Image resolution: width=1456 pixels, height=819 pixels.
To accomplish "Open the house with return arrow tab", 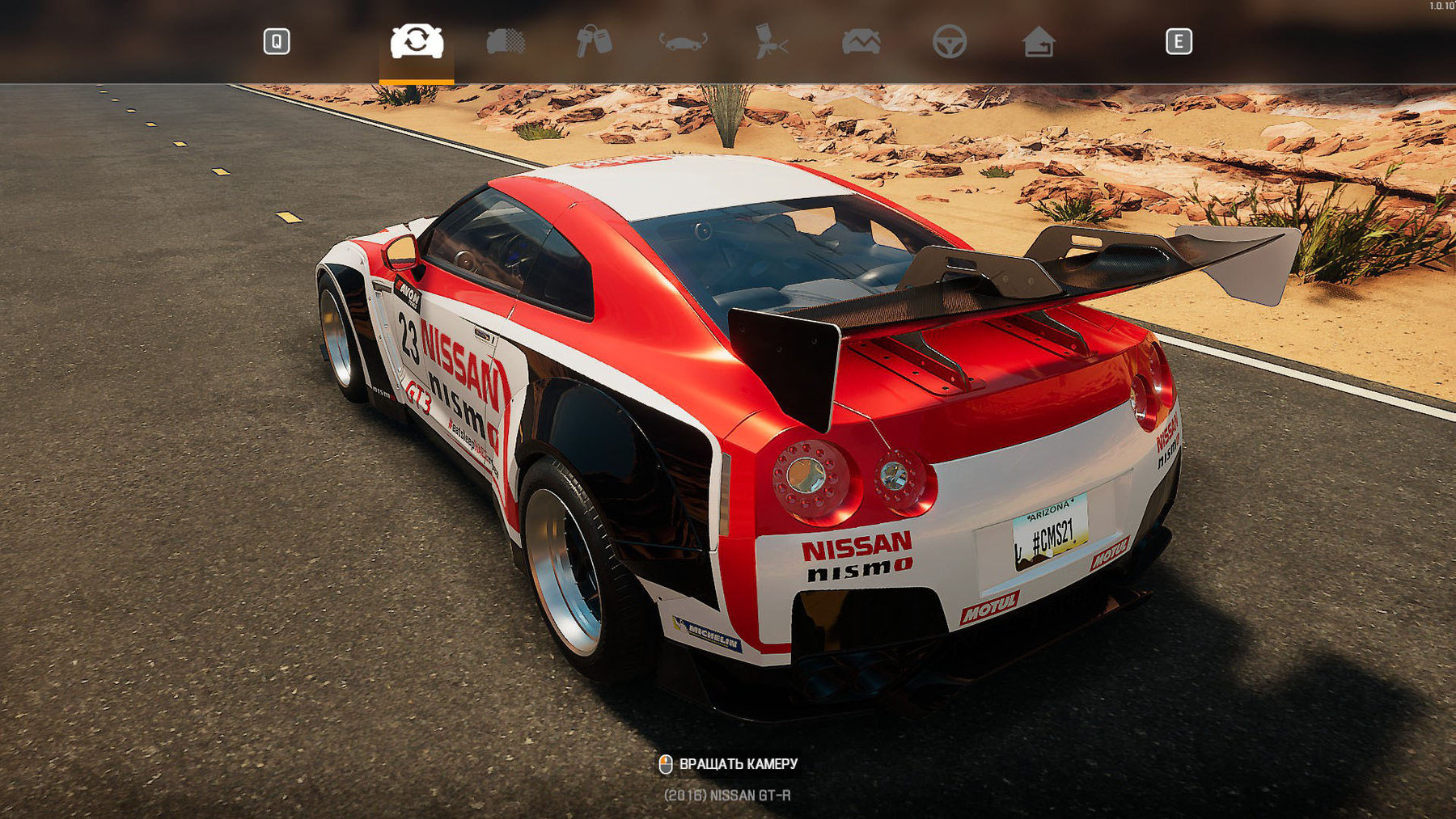I will (x=1039, y=41).
